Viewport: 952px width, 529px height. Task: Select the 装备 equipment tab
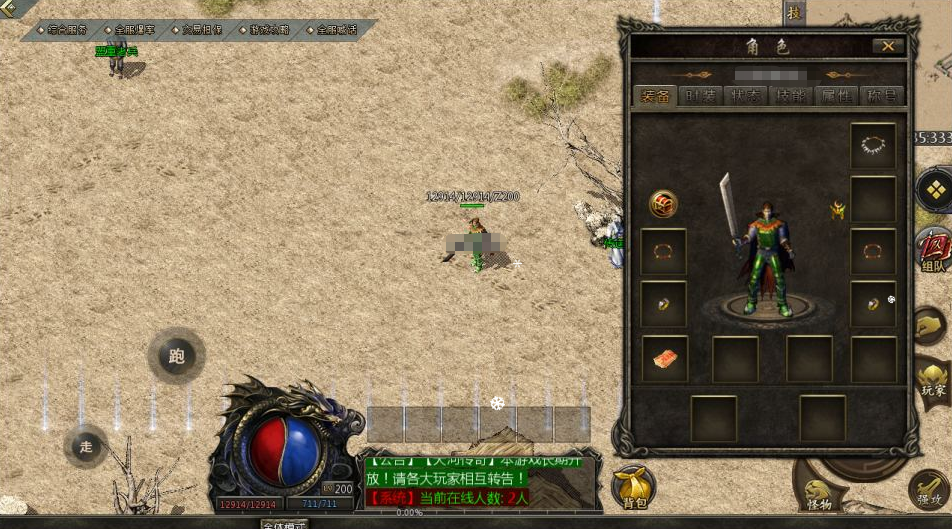(x=656, y=96)
